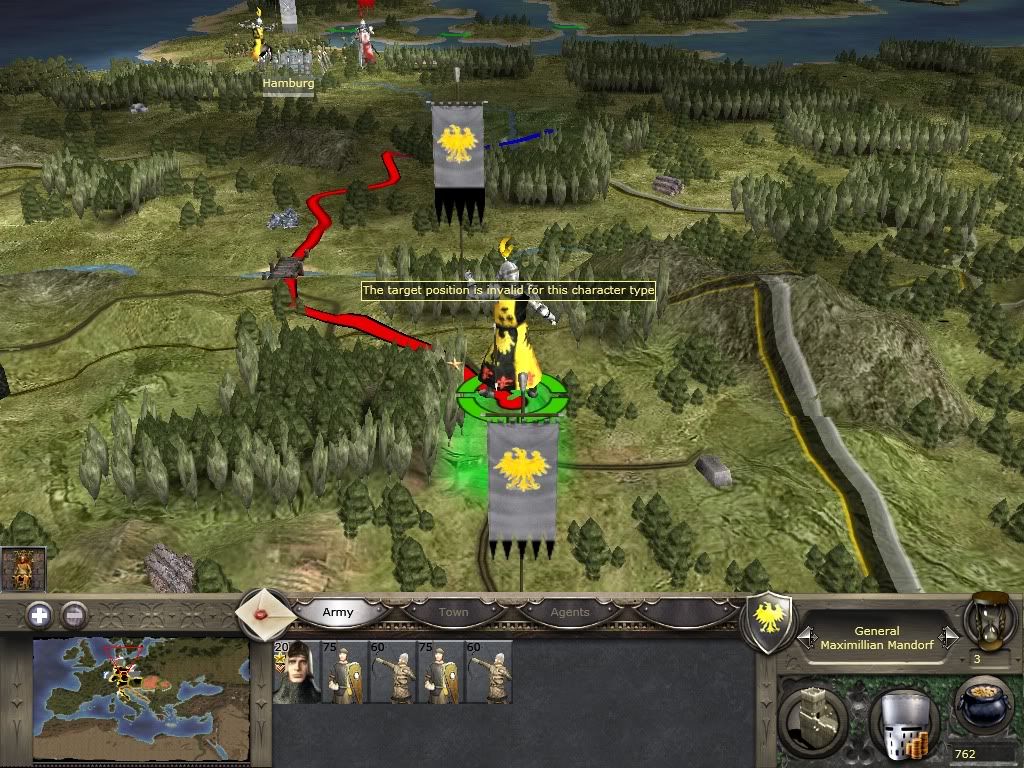The height and width of the screenshot is (768, 1024).
Task: Open the missions scroll with red seal
Action: tap(264, 613)
